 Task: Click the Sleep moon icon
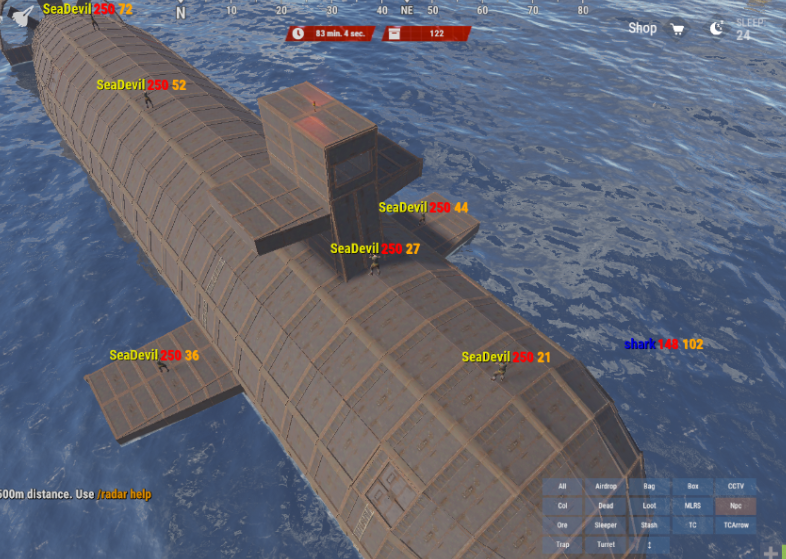[715, 29]
